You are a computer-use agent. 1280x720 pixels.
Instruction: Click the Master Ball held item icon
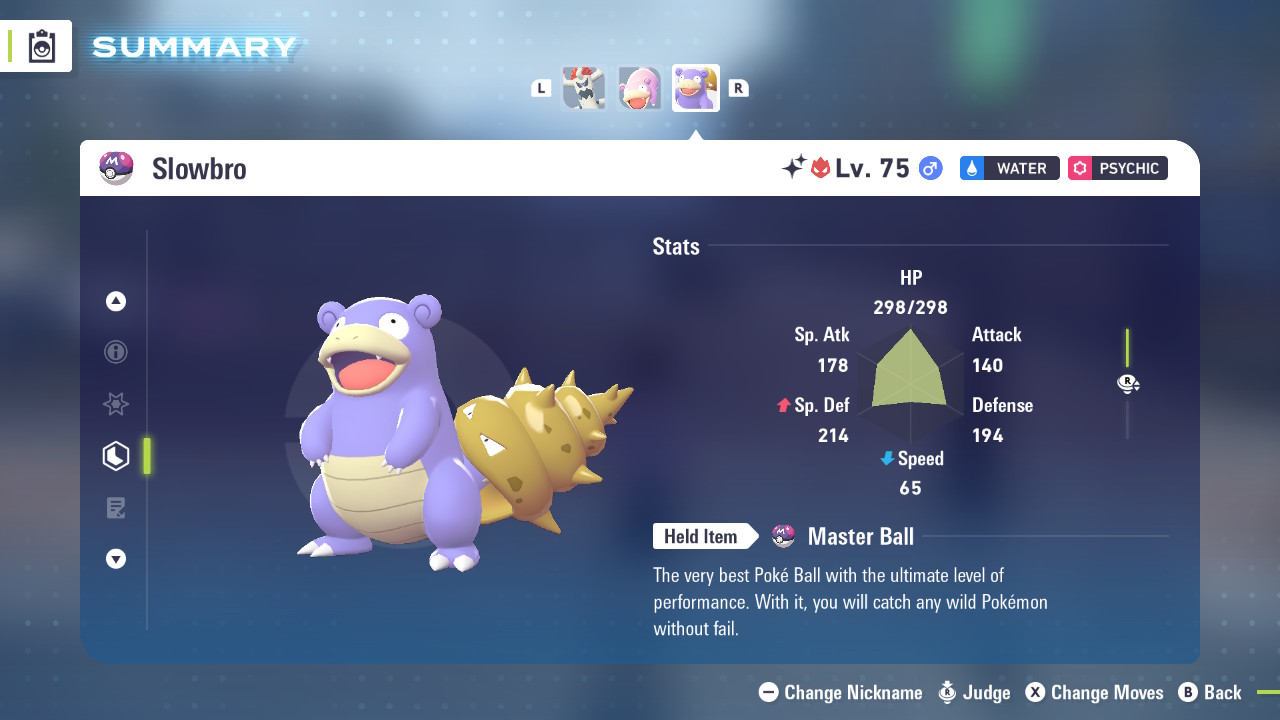point(784,536)
